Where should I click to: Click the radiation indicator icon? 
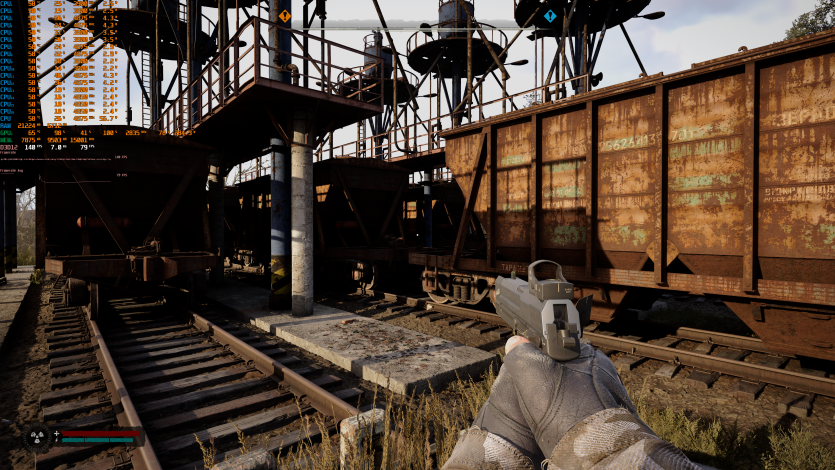tap(38, 436)
